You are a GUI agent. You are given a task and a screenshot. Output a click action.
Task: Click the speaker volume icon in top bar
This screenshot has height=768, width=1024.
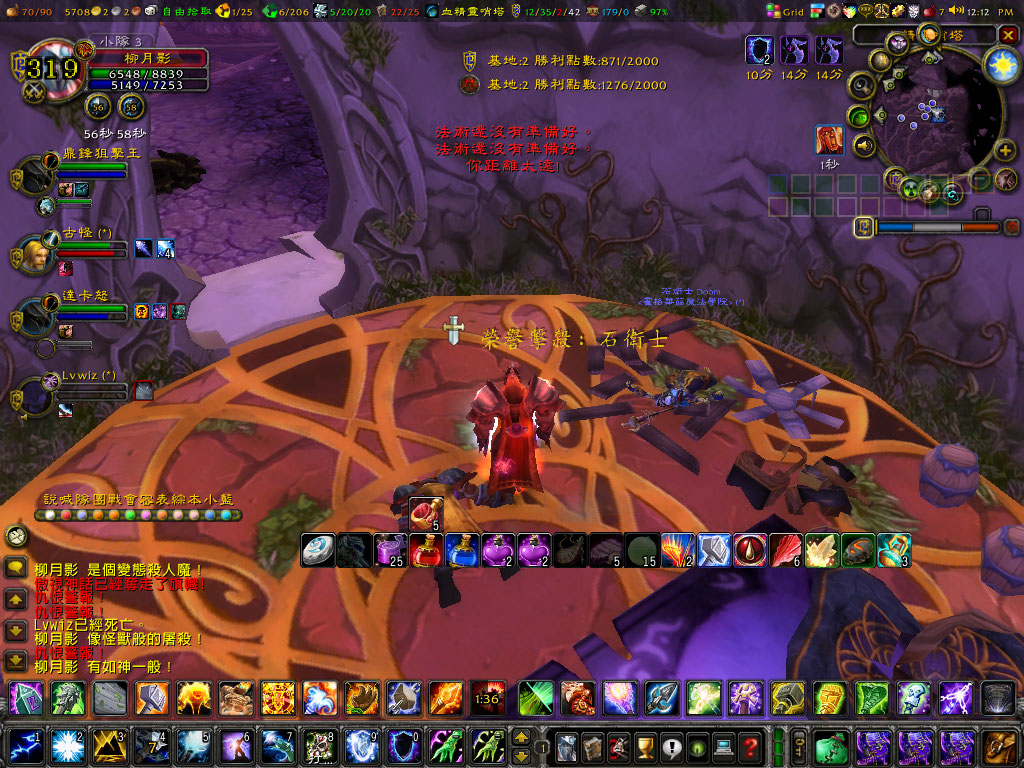(956, 11)
